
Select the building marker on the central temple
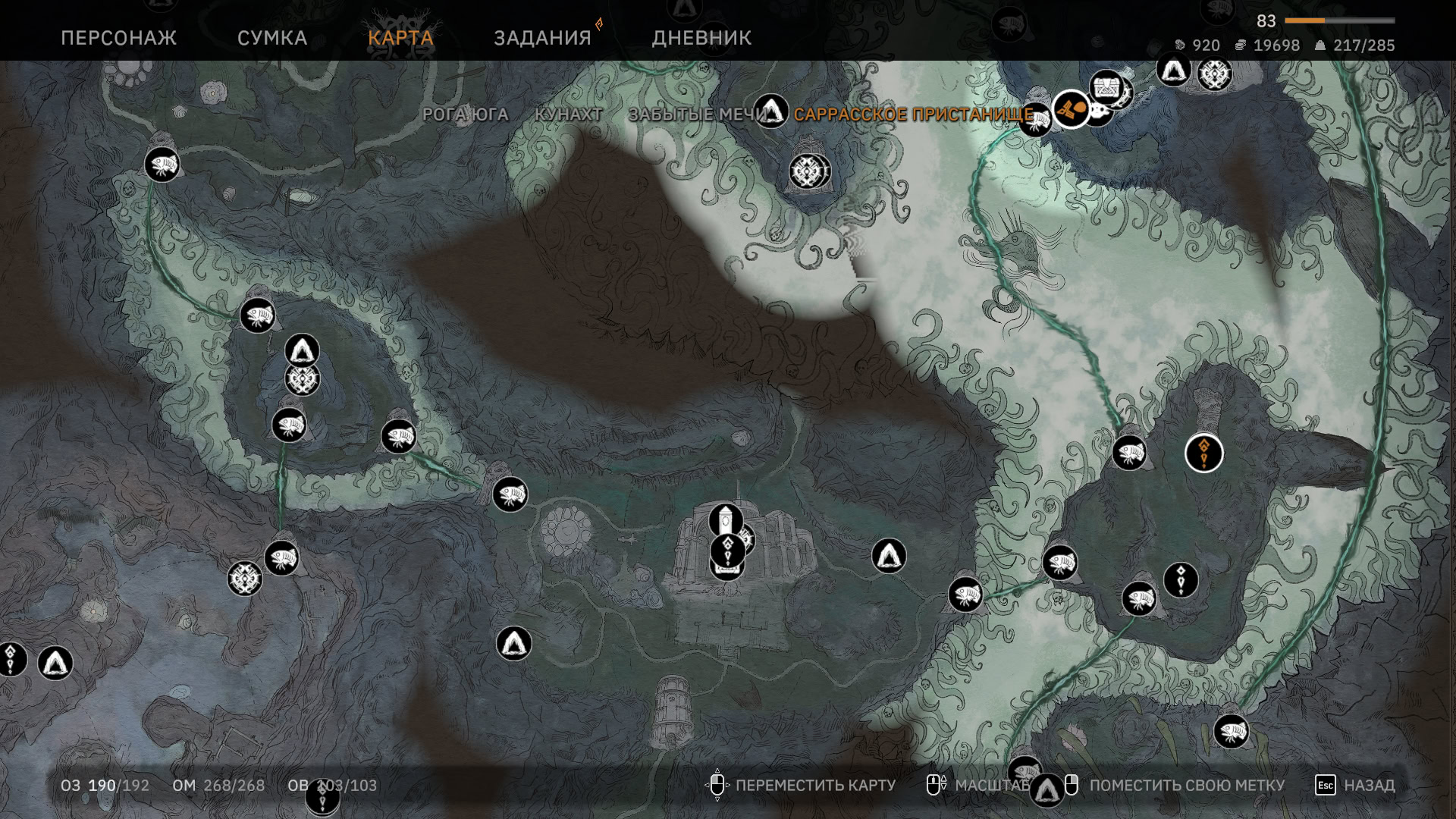(726, 520)
